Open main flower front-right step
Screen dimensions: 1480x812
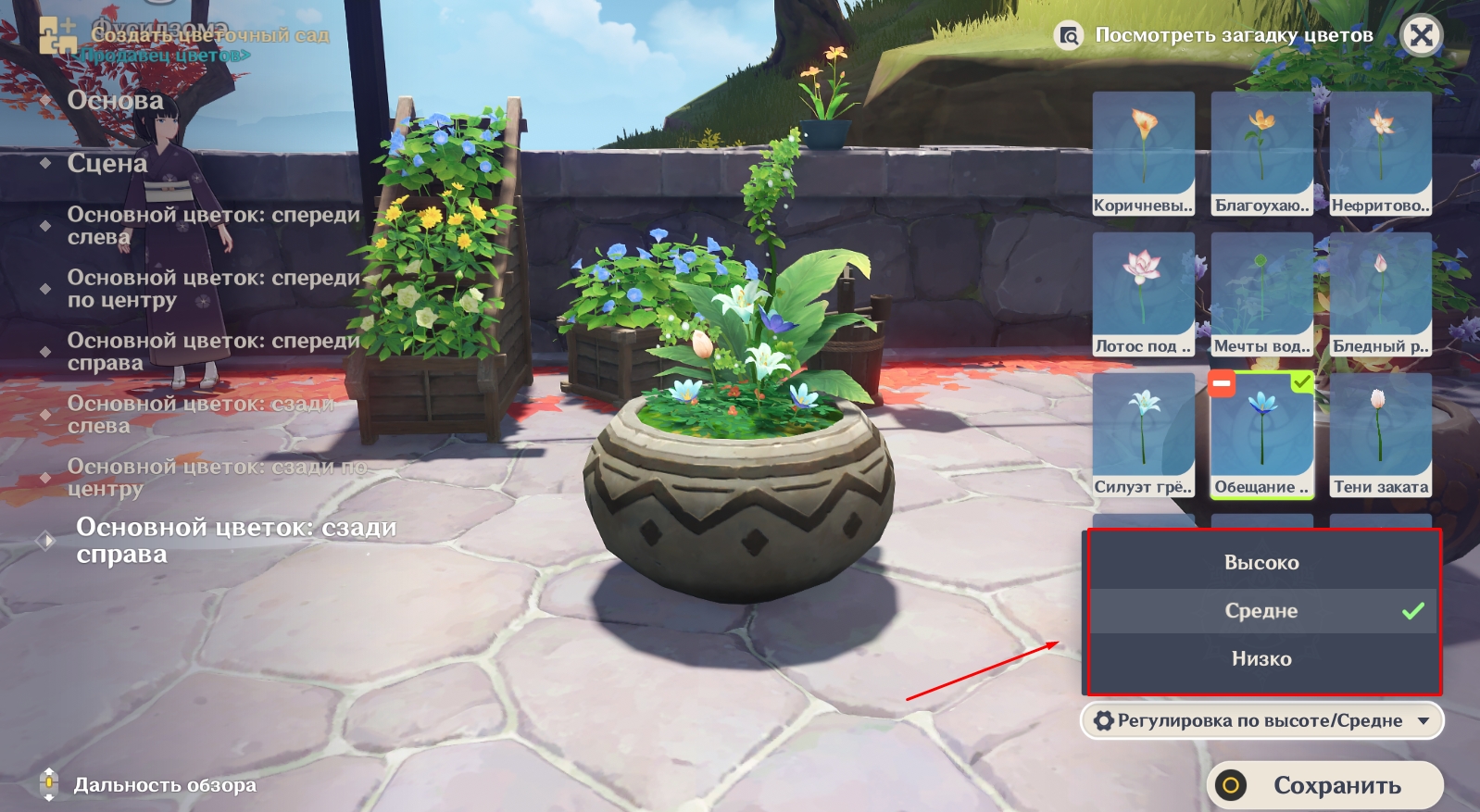[x=213, y=352]
